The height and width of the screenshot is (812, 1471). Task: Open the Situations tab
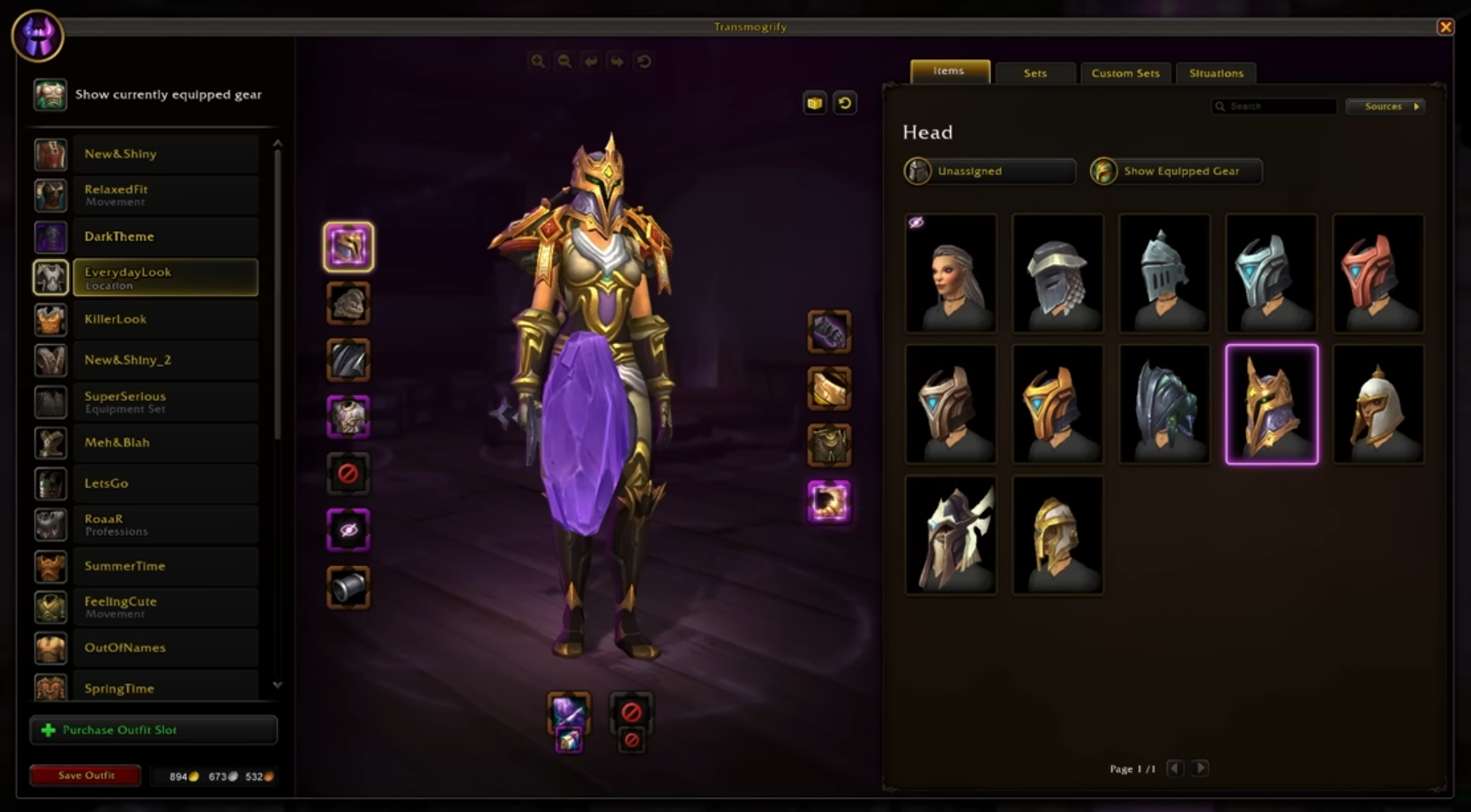pyautogui.click(x=1215, y=73)
